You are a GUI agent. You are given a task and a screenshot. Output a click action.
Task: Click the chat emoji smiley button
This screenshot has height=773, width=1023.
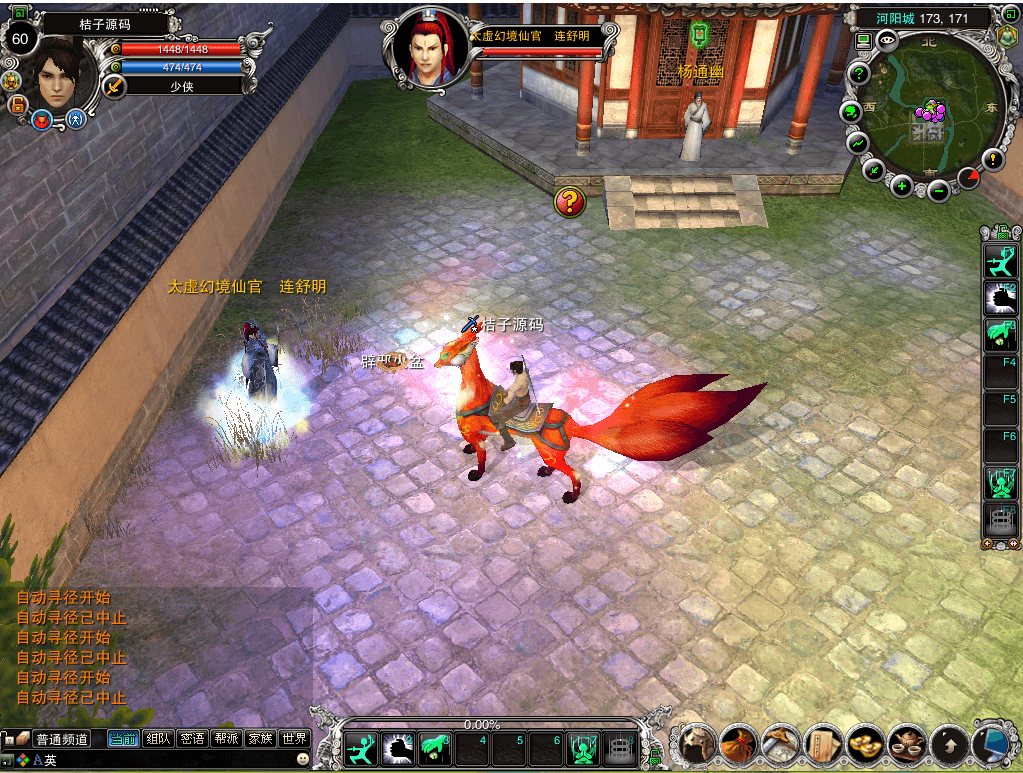click(302, 760)
